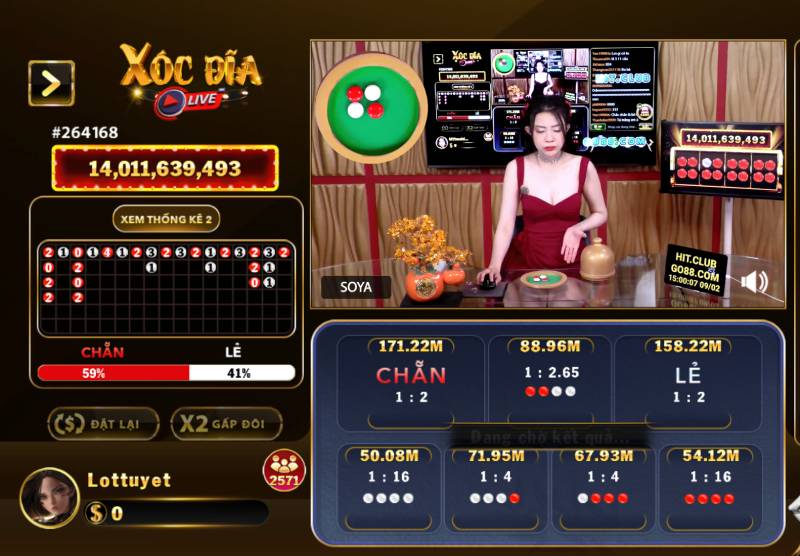This screenshot has height=556, width=800.
Task: Repeat the last bet with Đặt Lại
Action: (x=104, y=424)
